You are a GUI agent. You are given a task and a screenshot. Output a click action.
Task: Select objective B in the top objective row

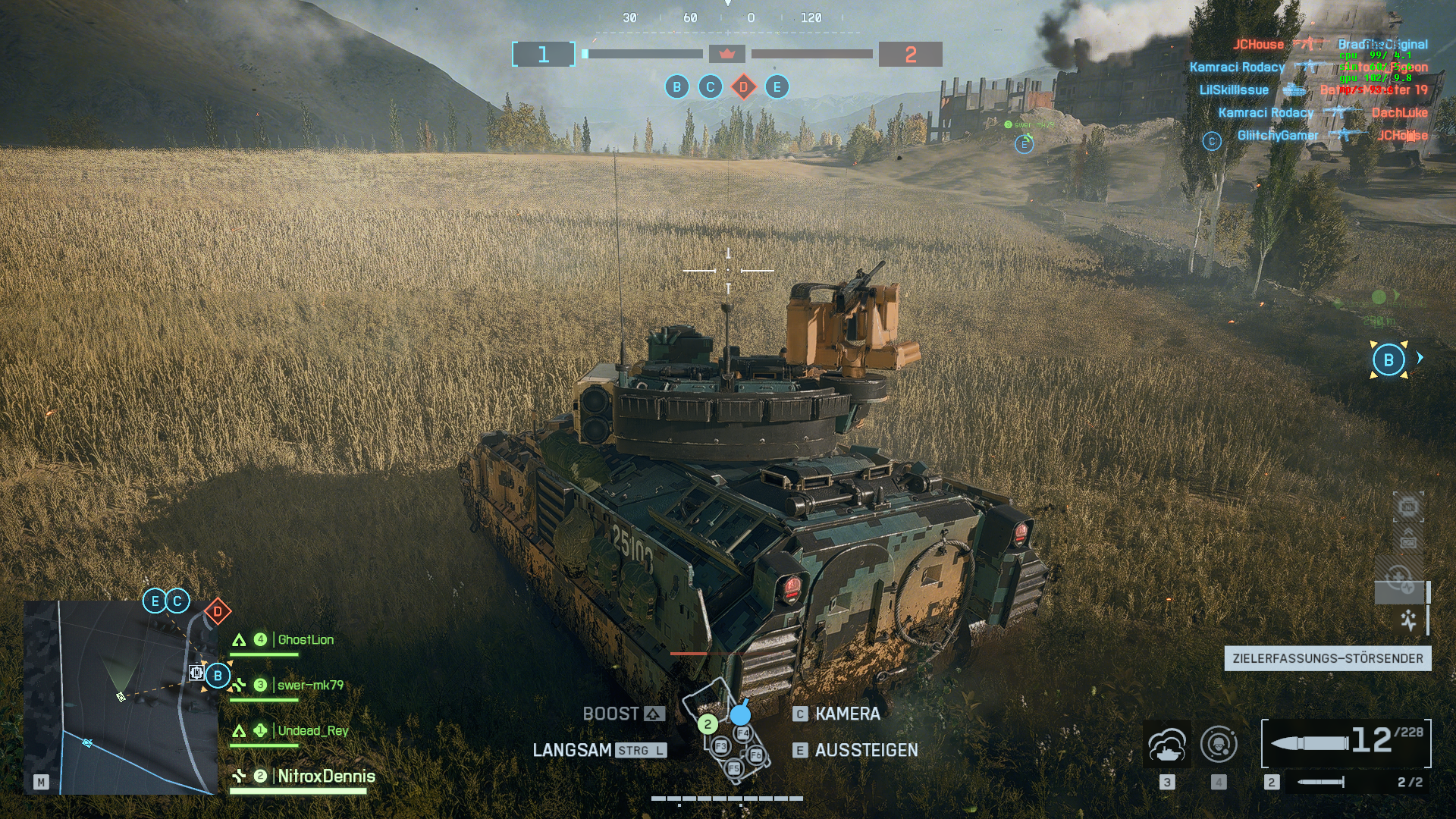(x=677, y=87)
